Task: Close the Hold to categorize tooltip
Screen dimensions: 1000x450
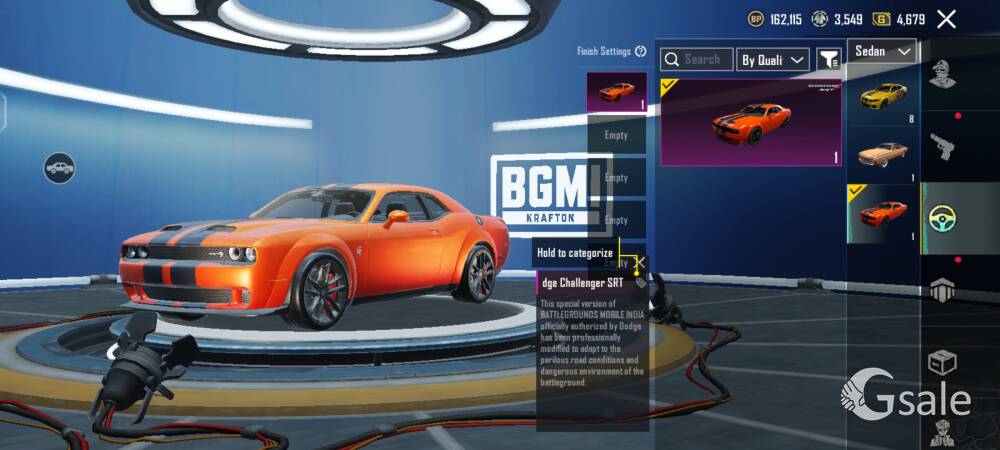Action: point(640,263)
